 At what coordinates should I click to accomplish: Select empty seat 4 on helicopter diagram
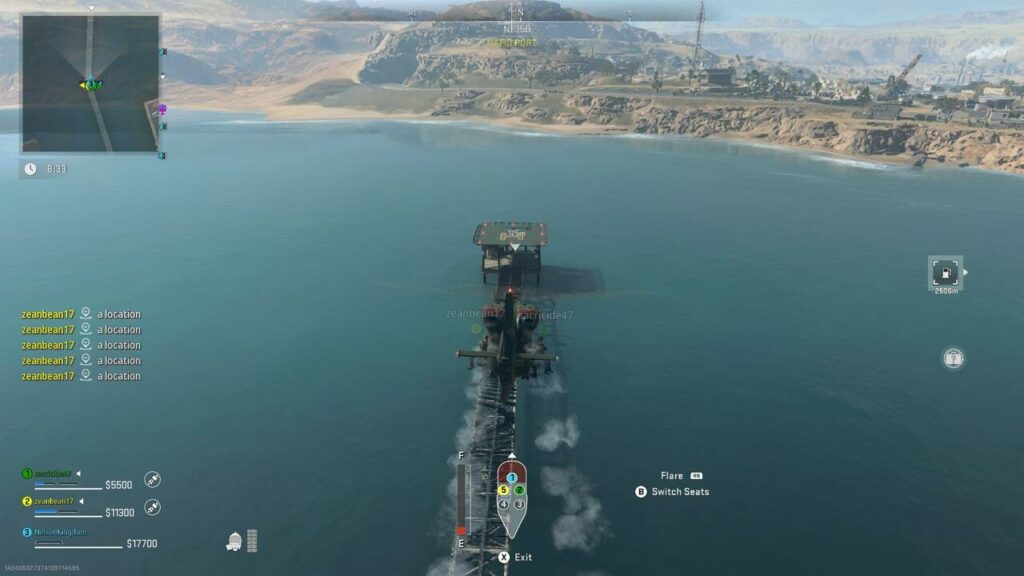point(504,504)
